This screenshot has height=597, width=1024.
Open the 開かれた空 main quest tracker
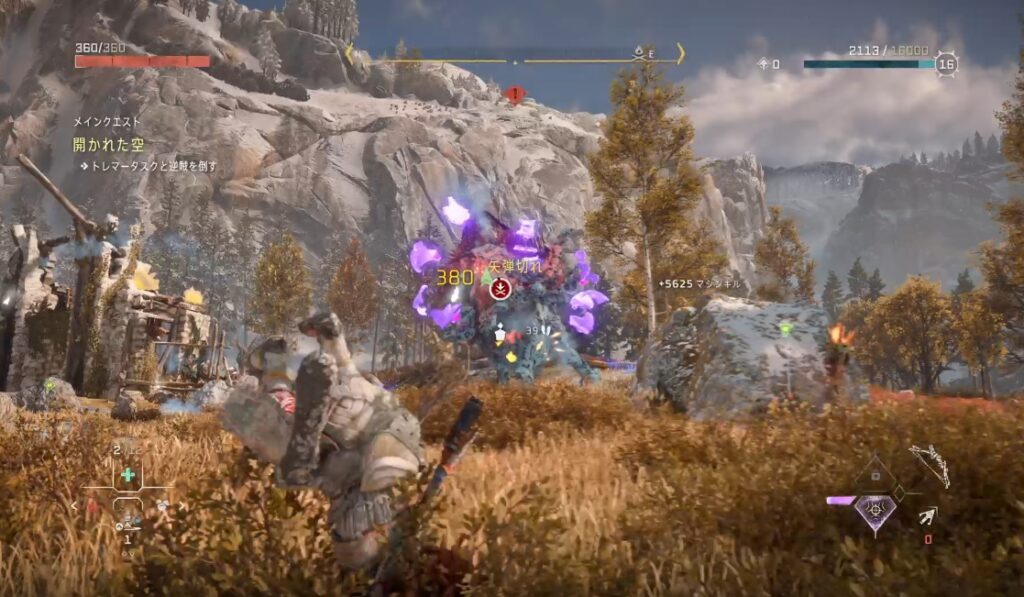click(x=108, y=144)
